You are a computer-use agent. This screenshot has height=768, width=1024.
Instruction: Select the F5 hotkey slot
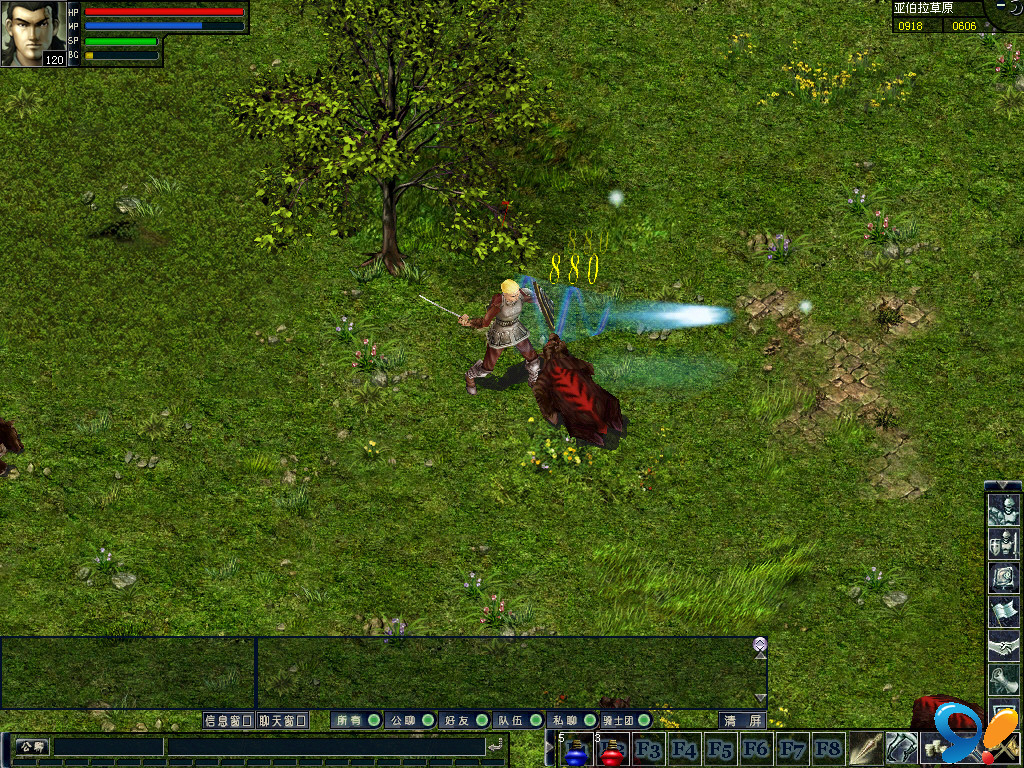tap(719, 749)
